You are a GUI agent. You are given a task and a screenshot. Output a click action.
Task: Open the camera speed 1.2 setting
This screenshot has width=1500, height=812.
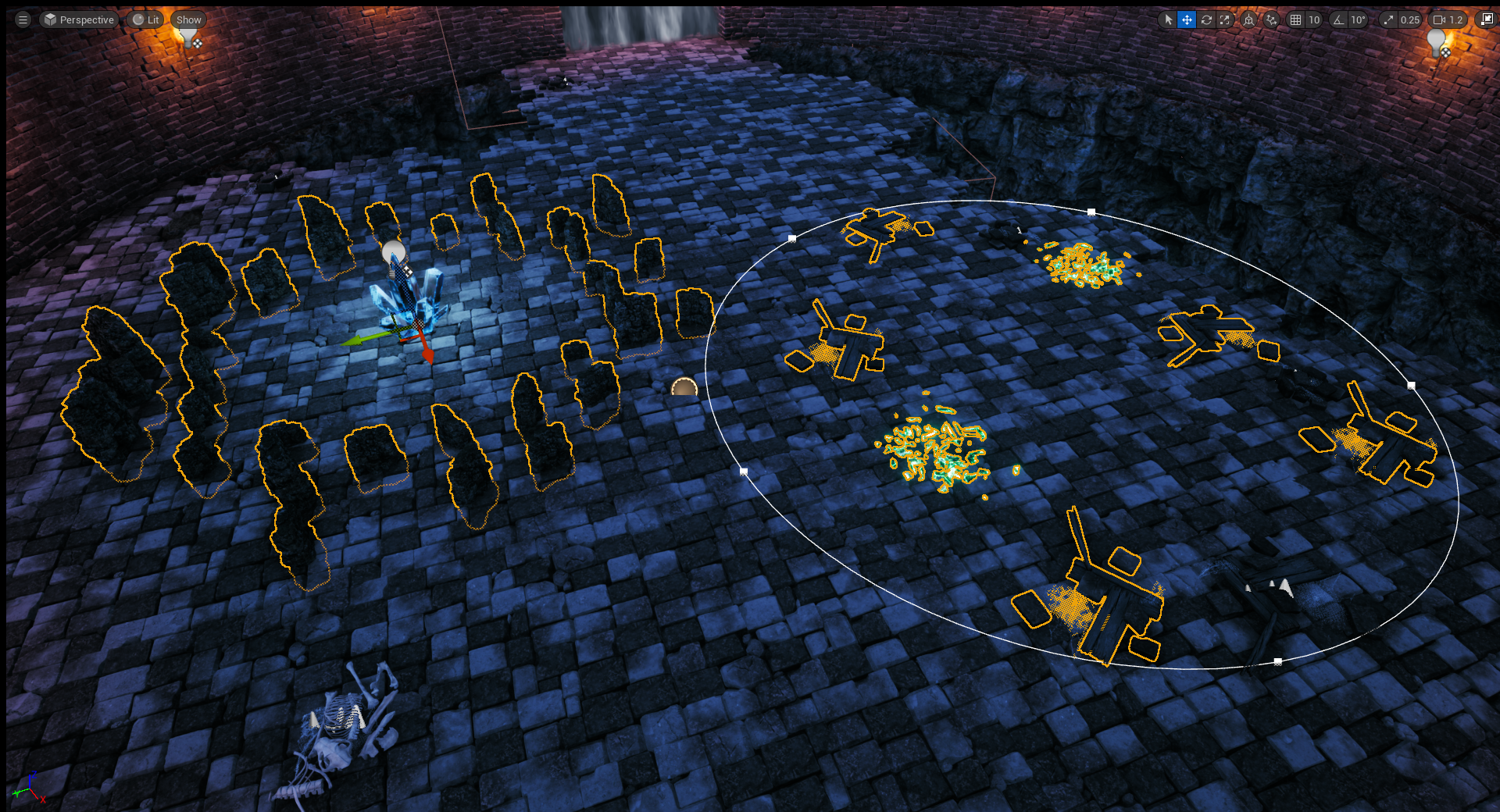point(1448,20)
